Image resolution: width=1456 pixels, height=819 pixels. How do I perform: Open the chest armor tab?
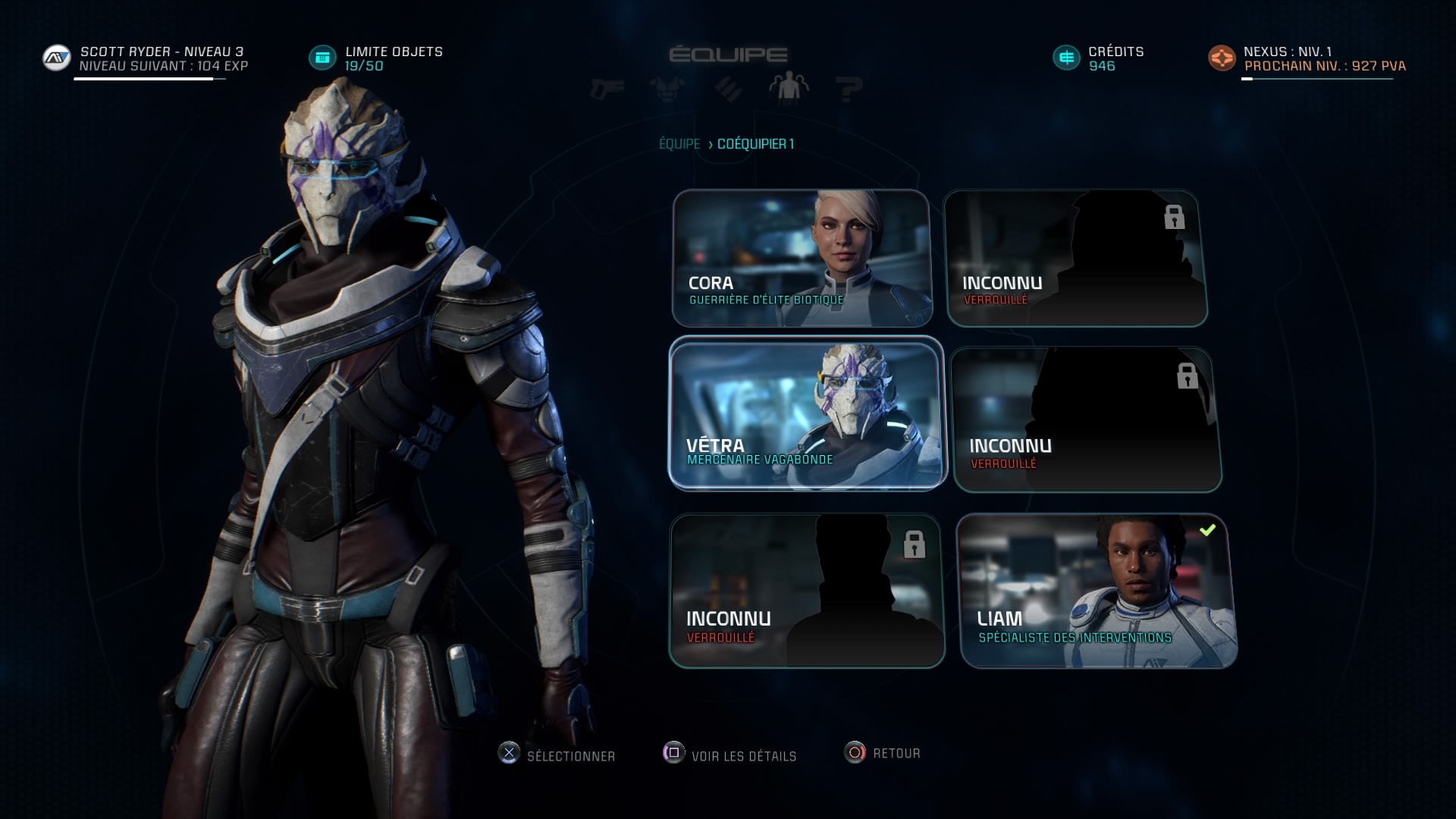pyautogui.click(x=667, y=89)
